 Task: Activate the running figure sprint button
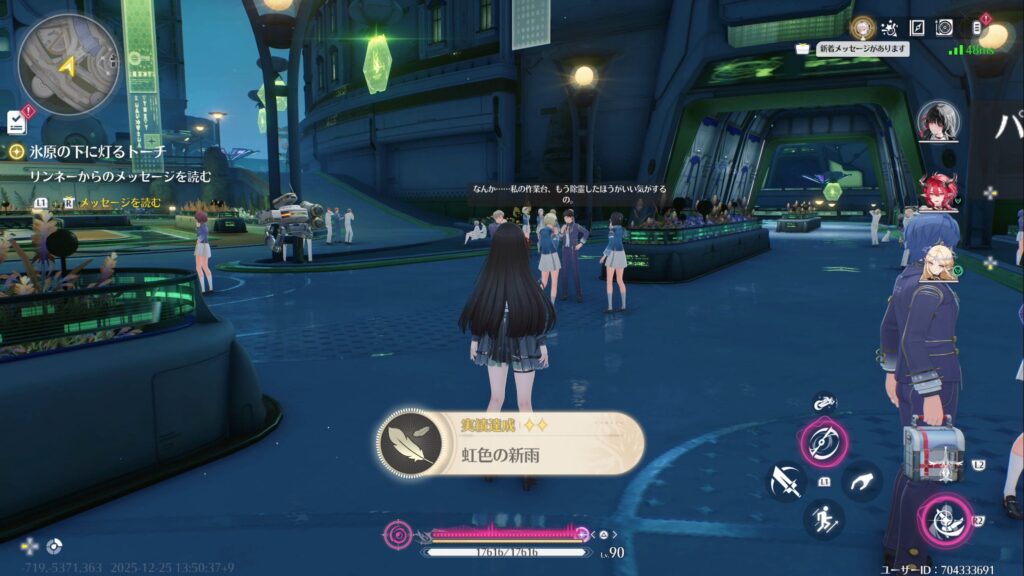(824, 519)
